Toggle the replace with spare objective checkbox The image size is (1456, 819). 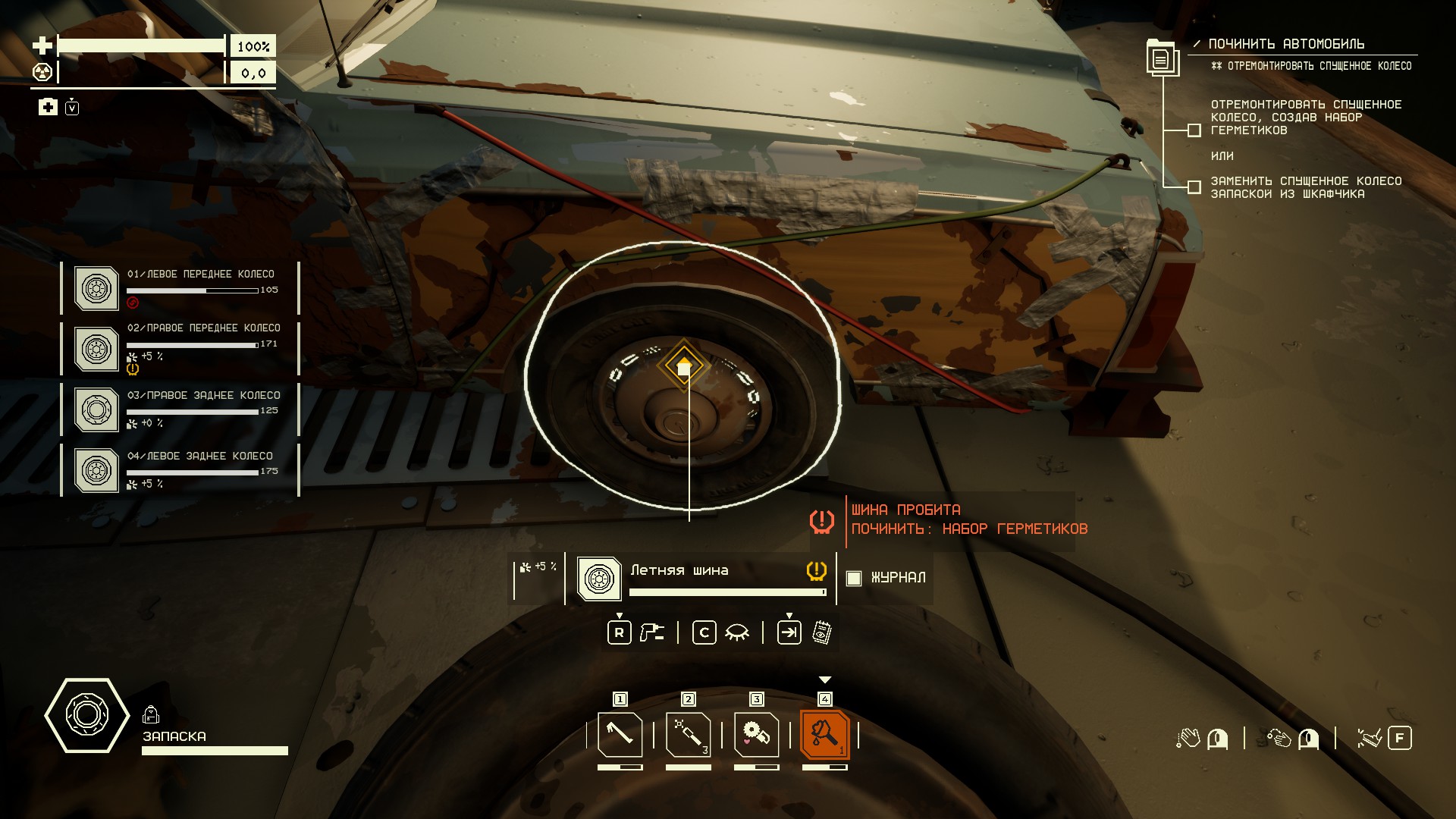click(x=1194, y=187)
